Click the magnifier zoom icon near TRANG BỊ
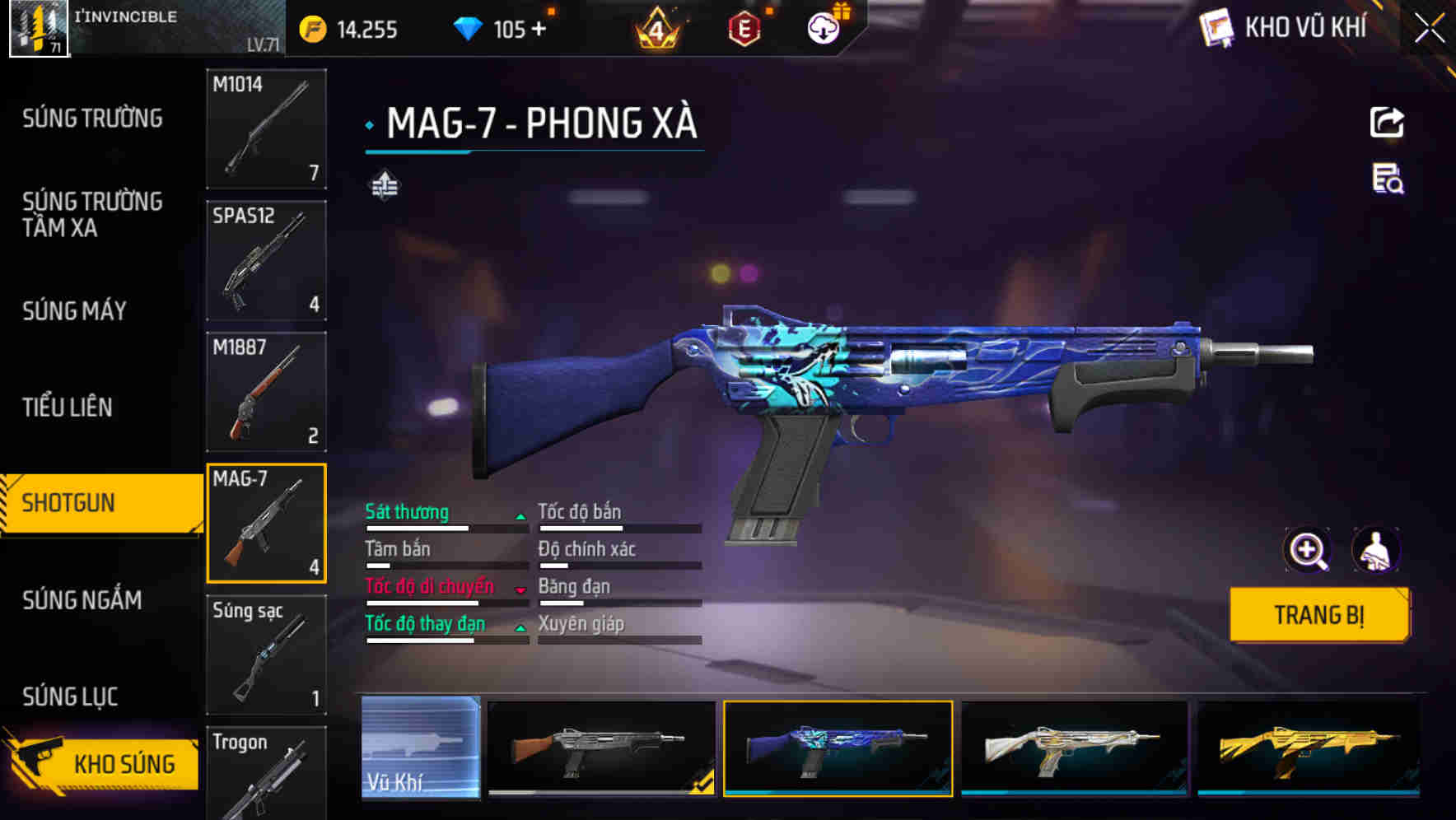This screenshot has width=1456, height=820. [x=1306, y=550]
